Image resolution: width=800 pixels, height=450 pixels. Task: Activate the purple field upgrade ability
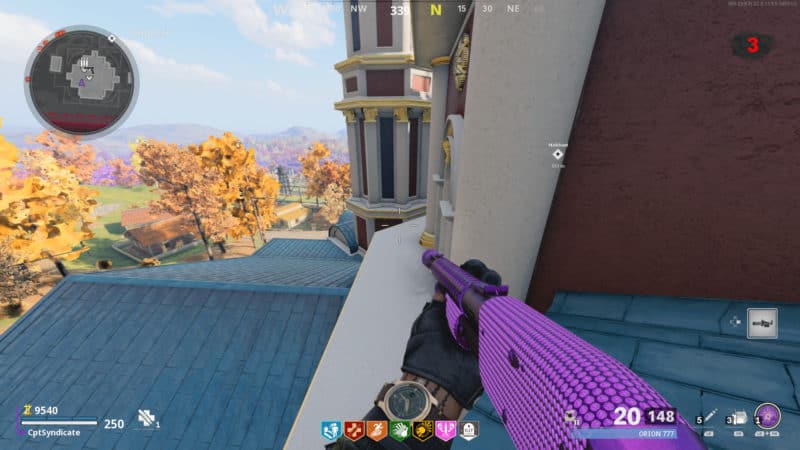click(767, 415)
